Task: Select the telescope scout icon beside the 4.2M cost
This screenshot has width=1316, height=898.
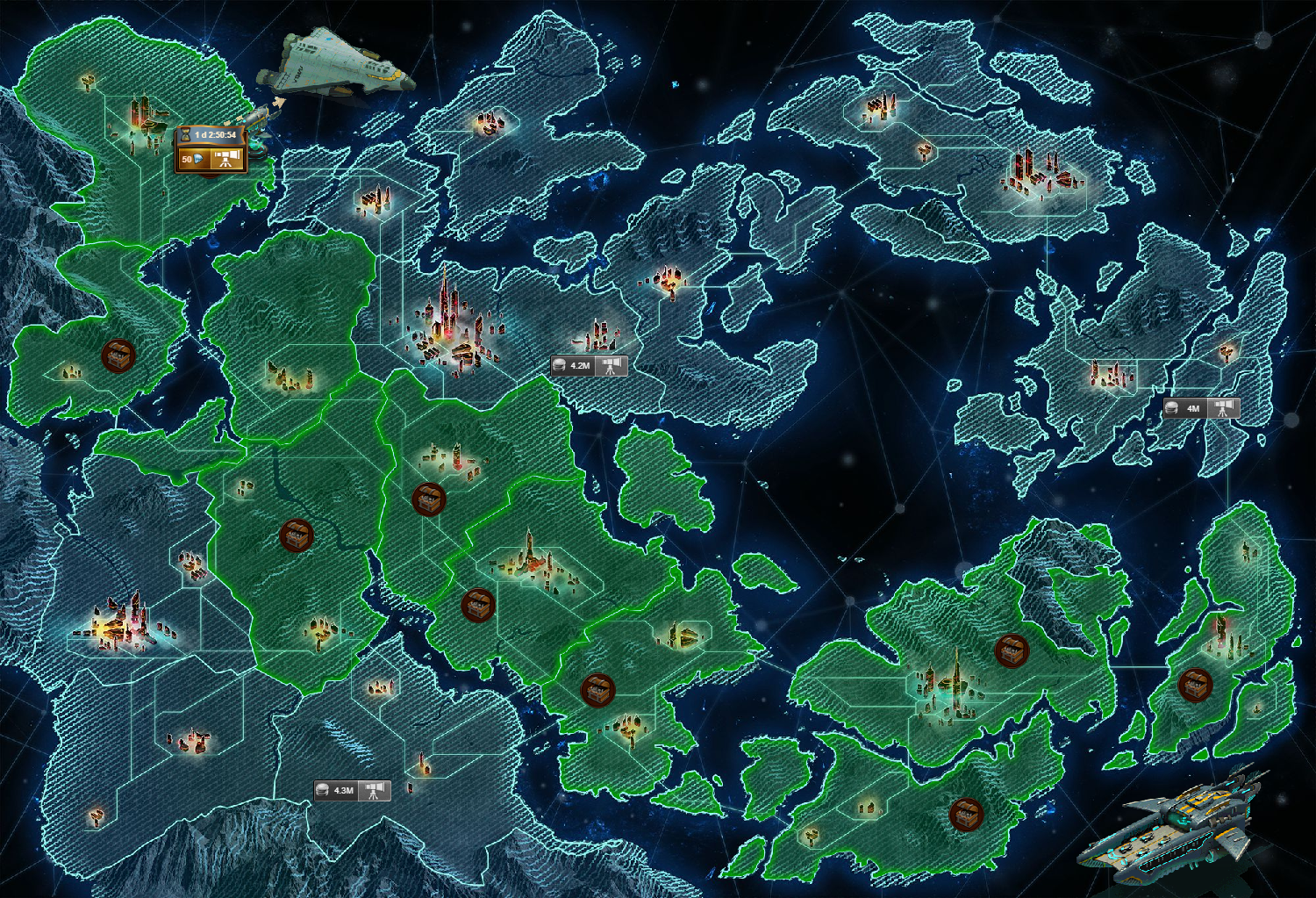Action: tap(611, 365)
